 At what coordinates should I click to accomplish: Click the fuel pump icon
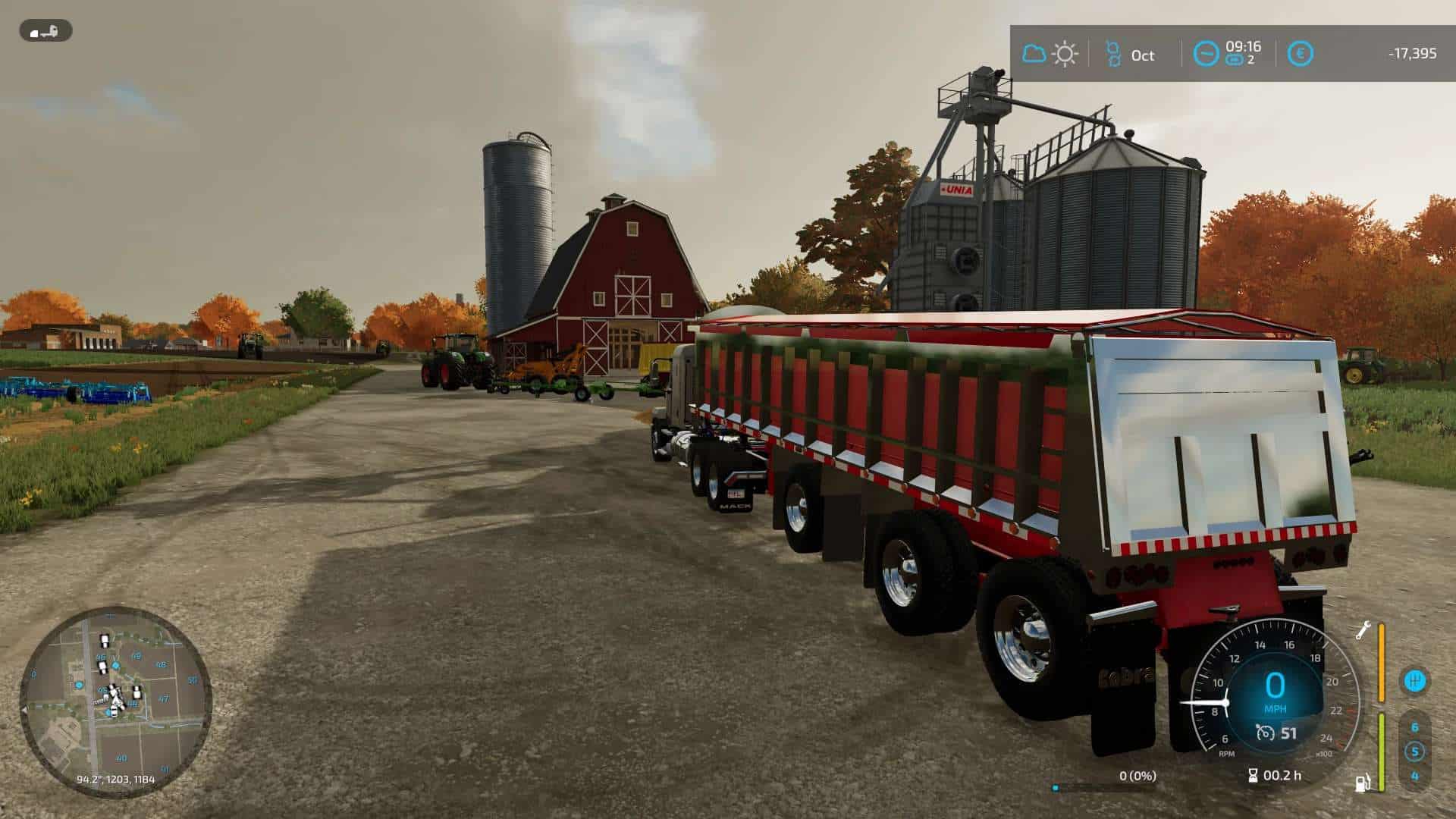tap(1363, 782)
